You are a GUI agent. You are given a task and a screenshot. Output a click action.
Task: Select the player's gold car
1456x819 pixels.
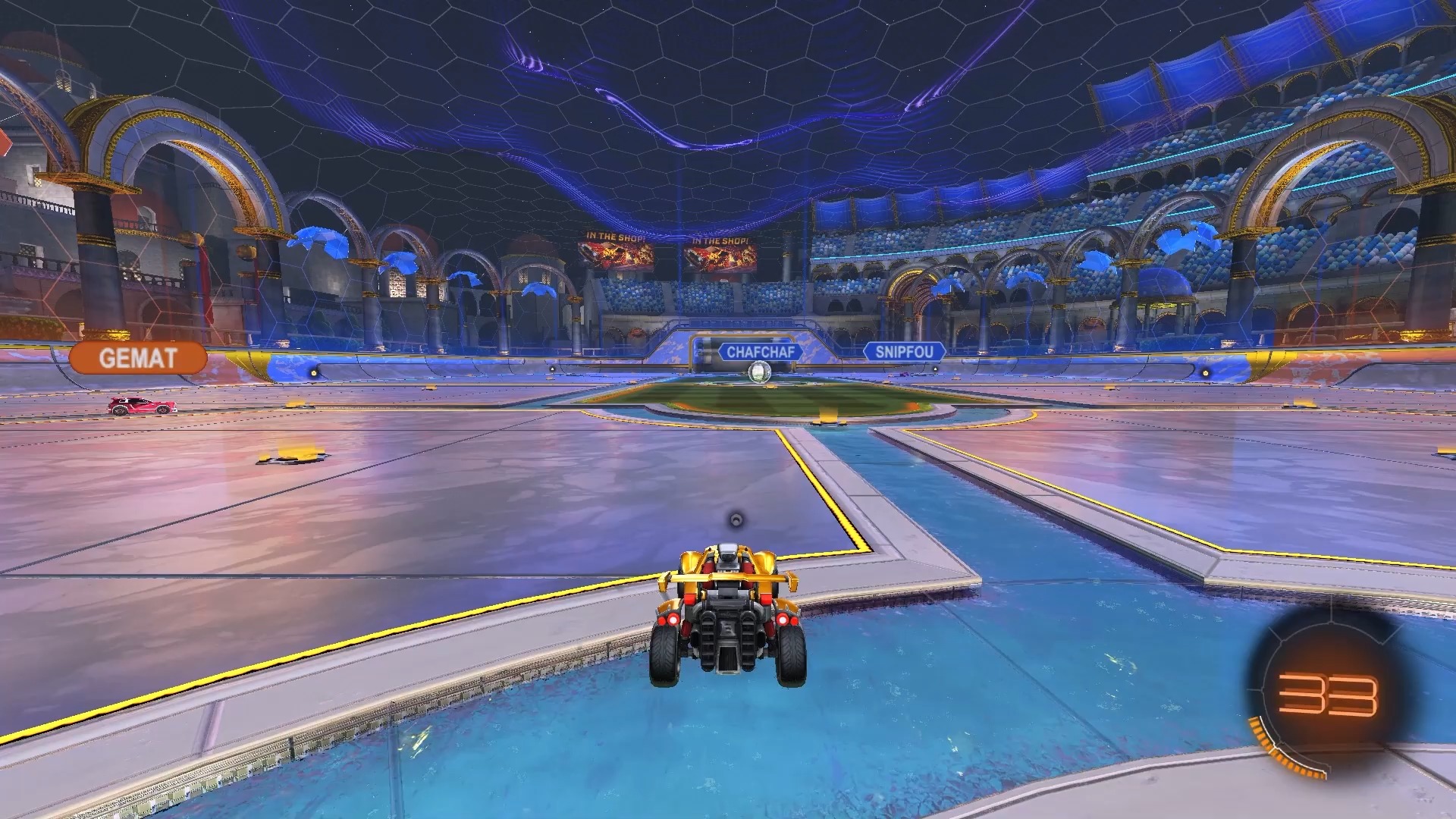pos(730,607)
